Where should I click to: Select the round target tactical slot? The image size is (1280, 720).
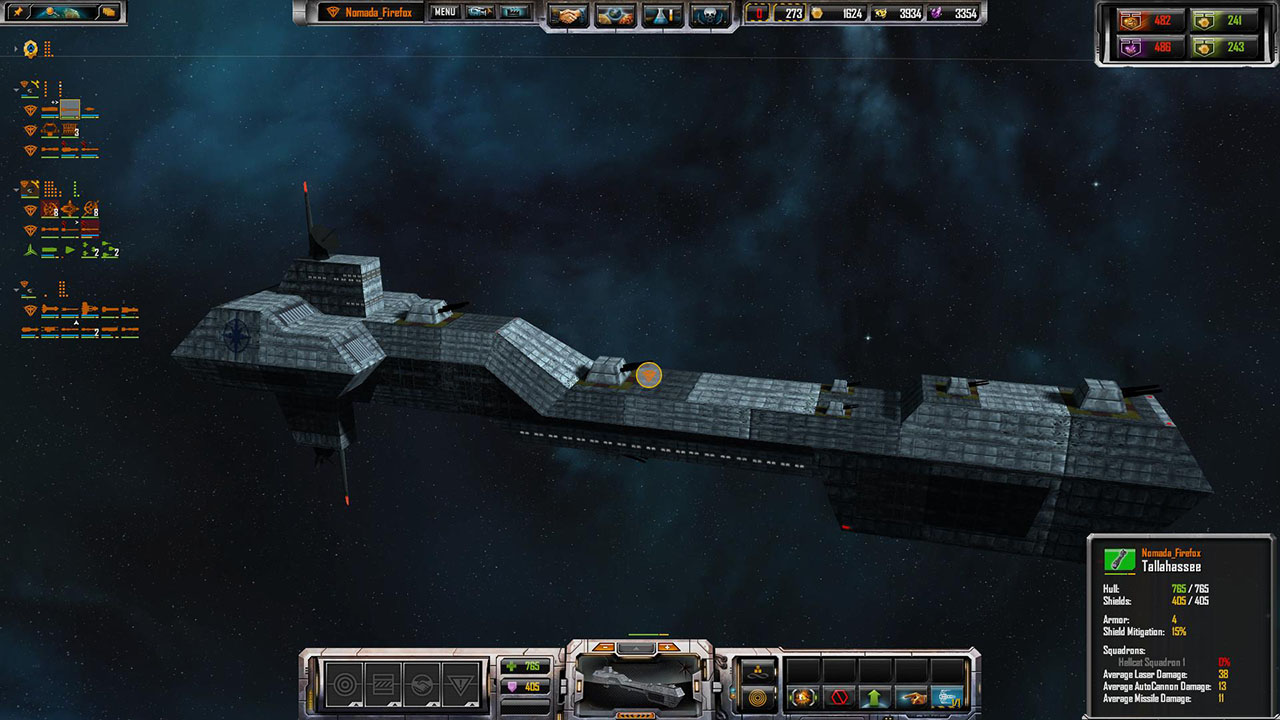click(344, 685)
